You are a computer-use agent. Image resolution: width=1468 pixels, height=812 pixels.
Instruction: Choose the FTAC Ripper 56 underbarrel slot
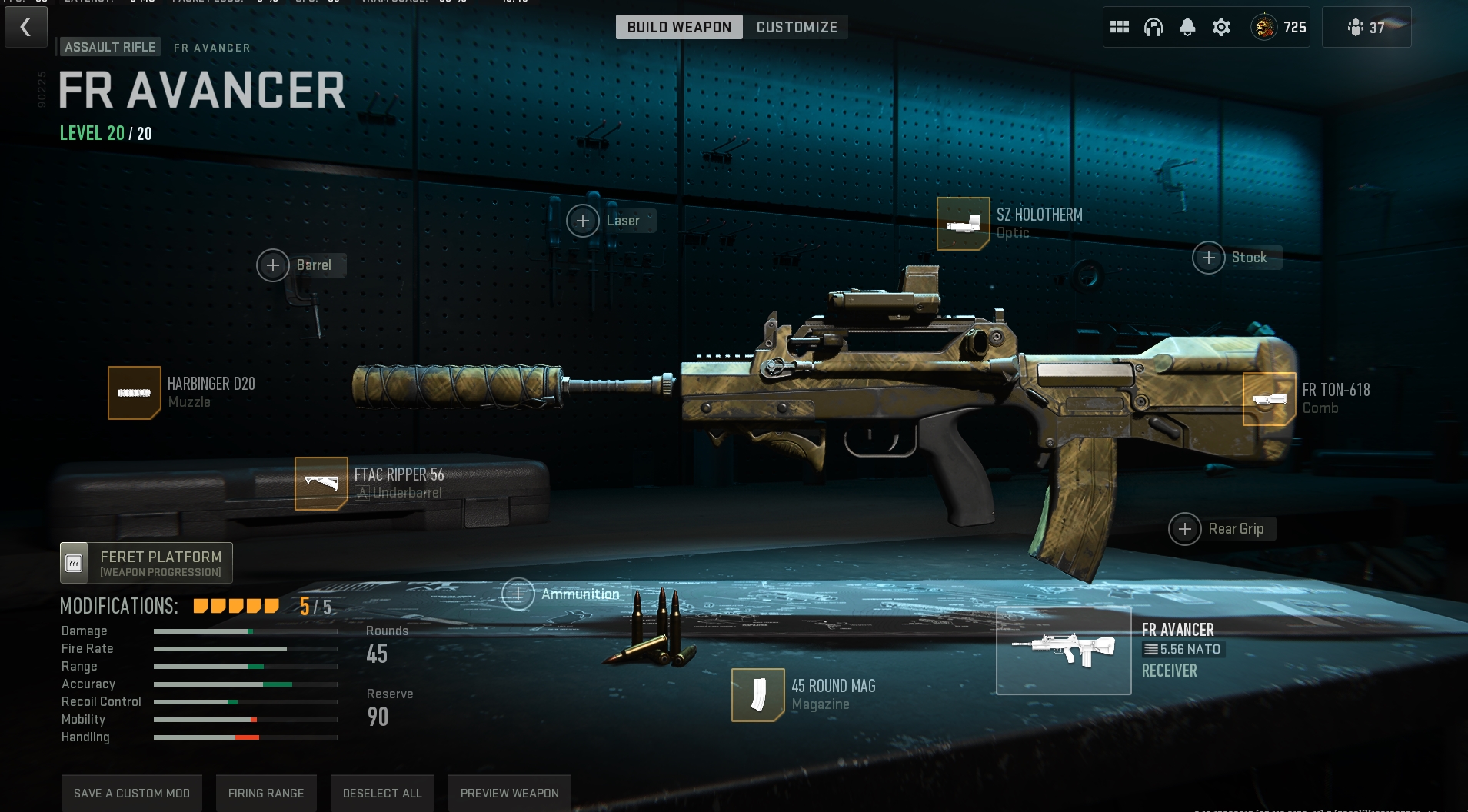click(x=321, y=484)
